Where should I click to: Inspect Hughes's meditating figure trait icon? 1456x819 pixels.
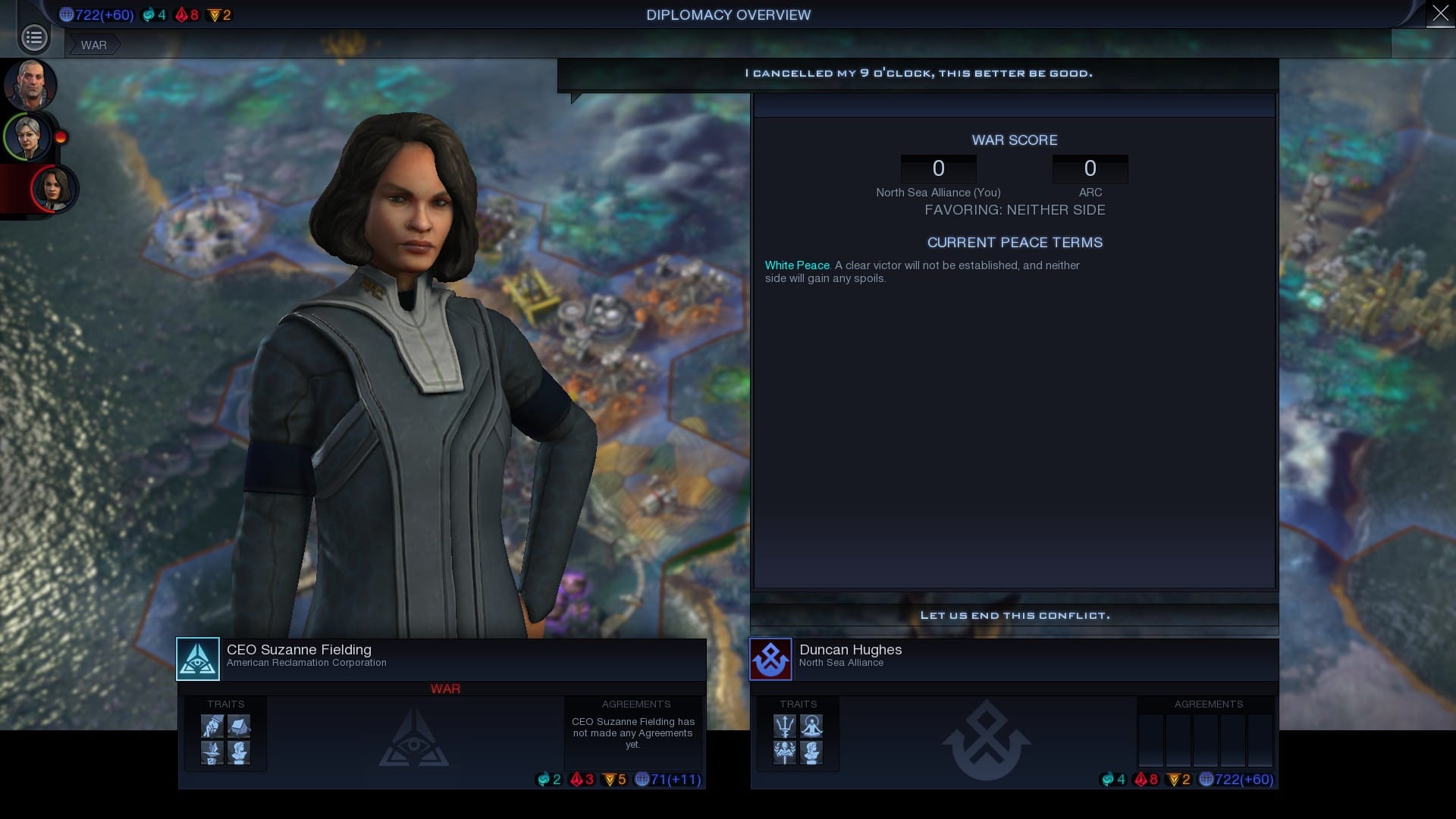(x=811, y=726)
